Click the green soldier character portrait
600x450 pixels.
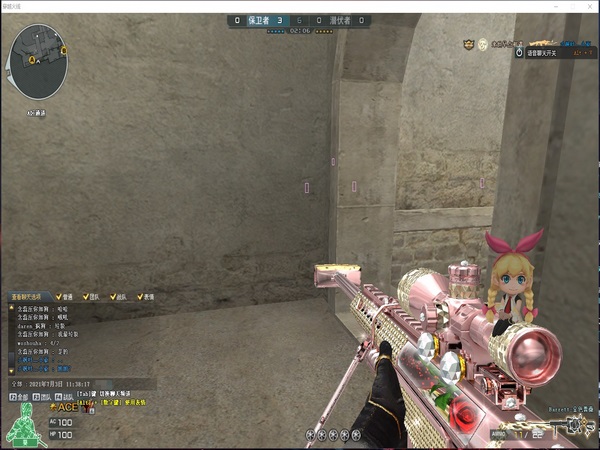pos(20,428)
